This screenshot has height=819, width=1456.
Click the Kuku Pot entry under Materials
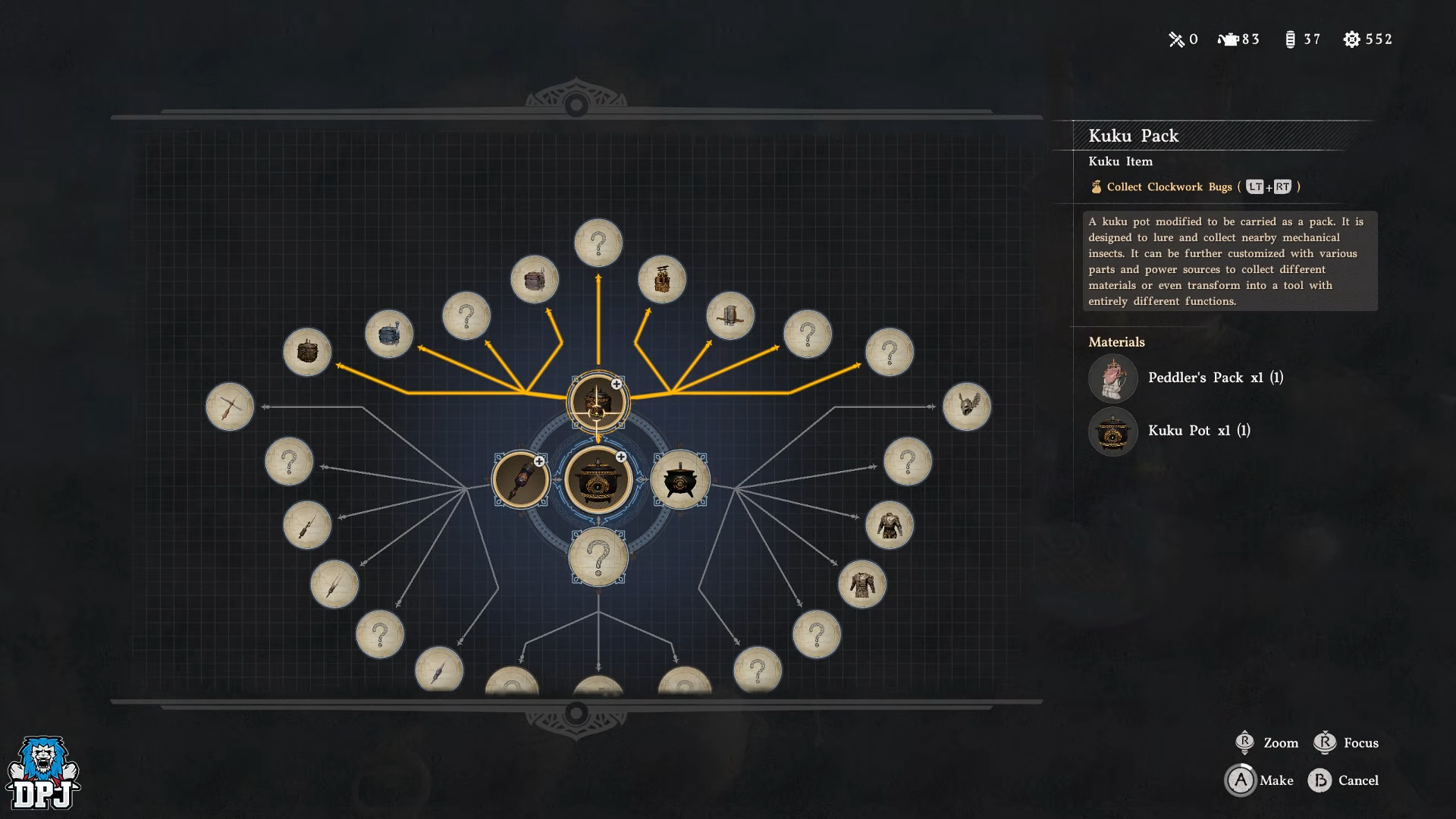(x=1170, y=431)
